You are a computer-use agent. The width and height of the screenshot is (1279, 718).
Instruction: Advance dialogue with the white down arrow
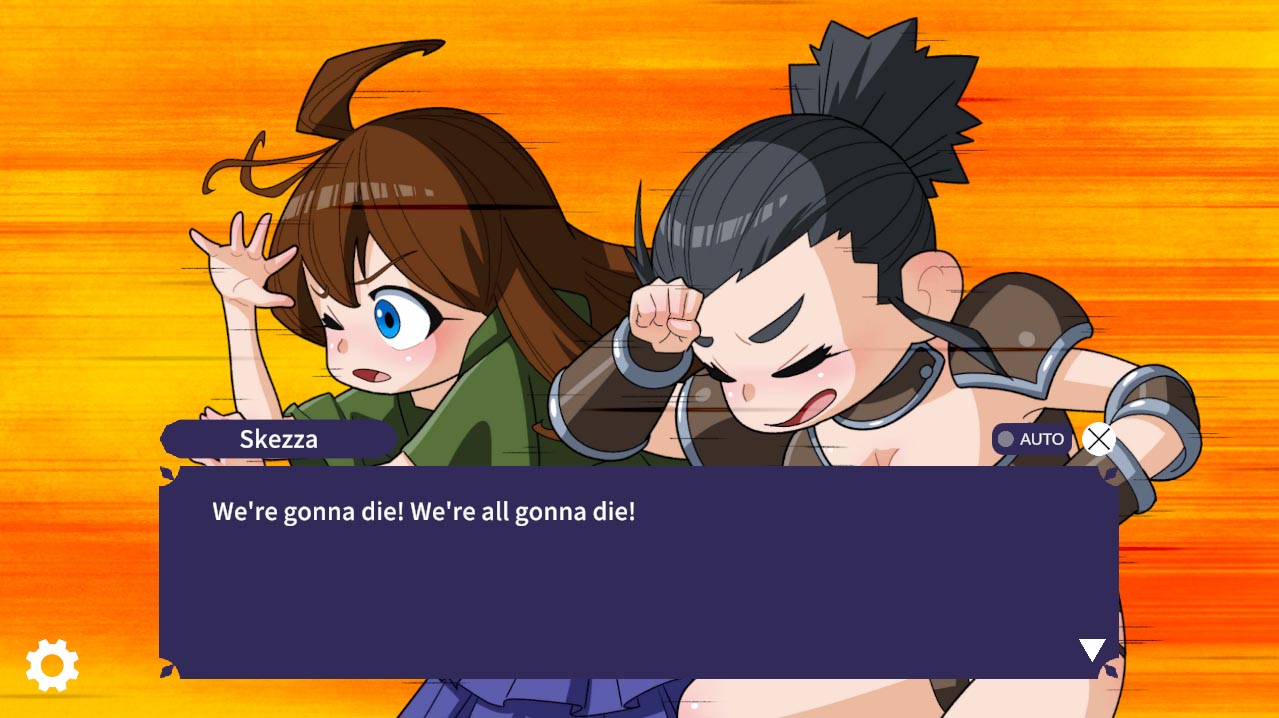1092,650
